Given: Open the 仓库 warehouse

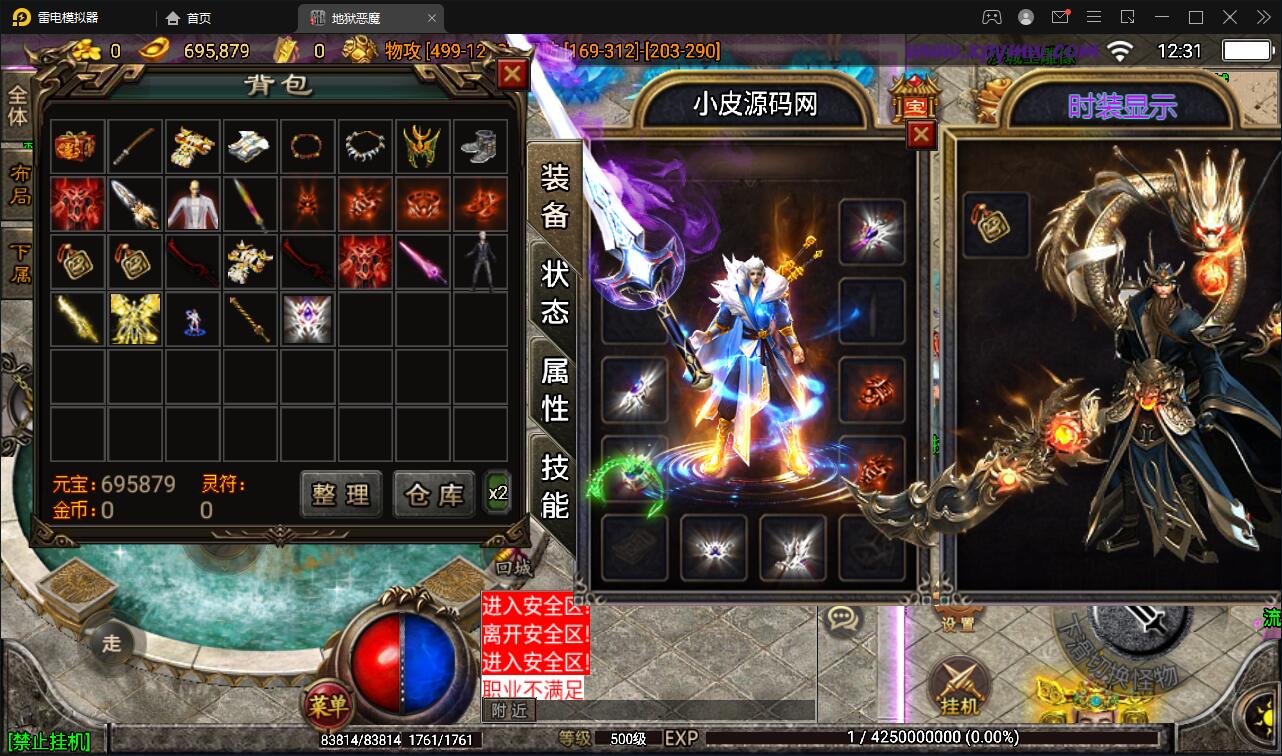Looking at the screenshot, I should point(434,494).
